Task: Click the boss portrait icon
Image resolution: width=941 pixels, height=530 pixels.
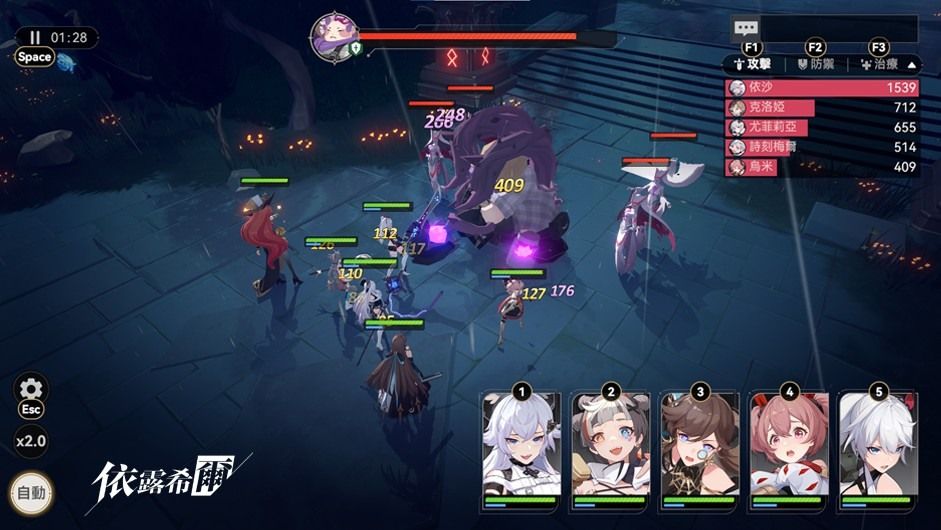Action: tap(334, 36)
